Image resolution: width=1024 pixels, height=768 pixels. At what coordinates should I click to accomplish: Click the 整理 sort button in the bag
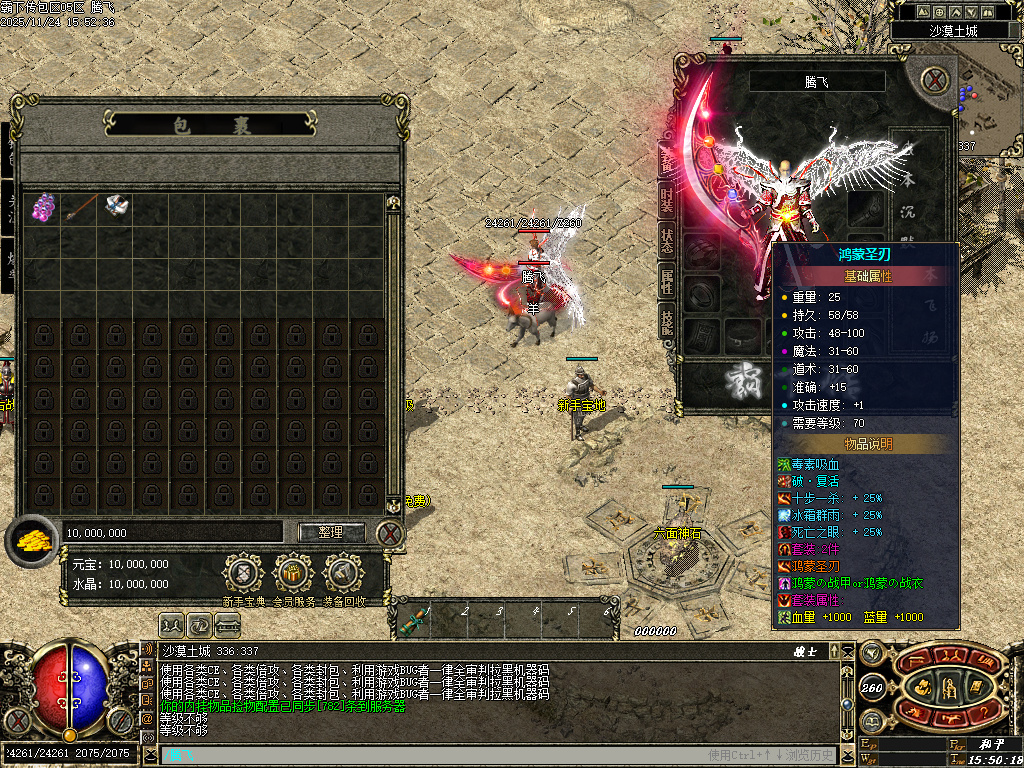click(x=330, y=533)
